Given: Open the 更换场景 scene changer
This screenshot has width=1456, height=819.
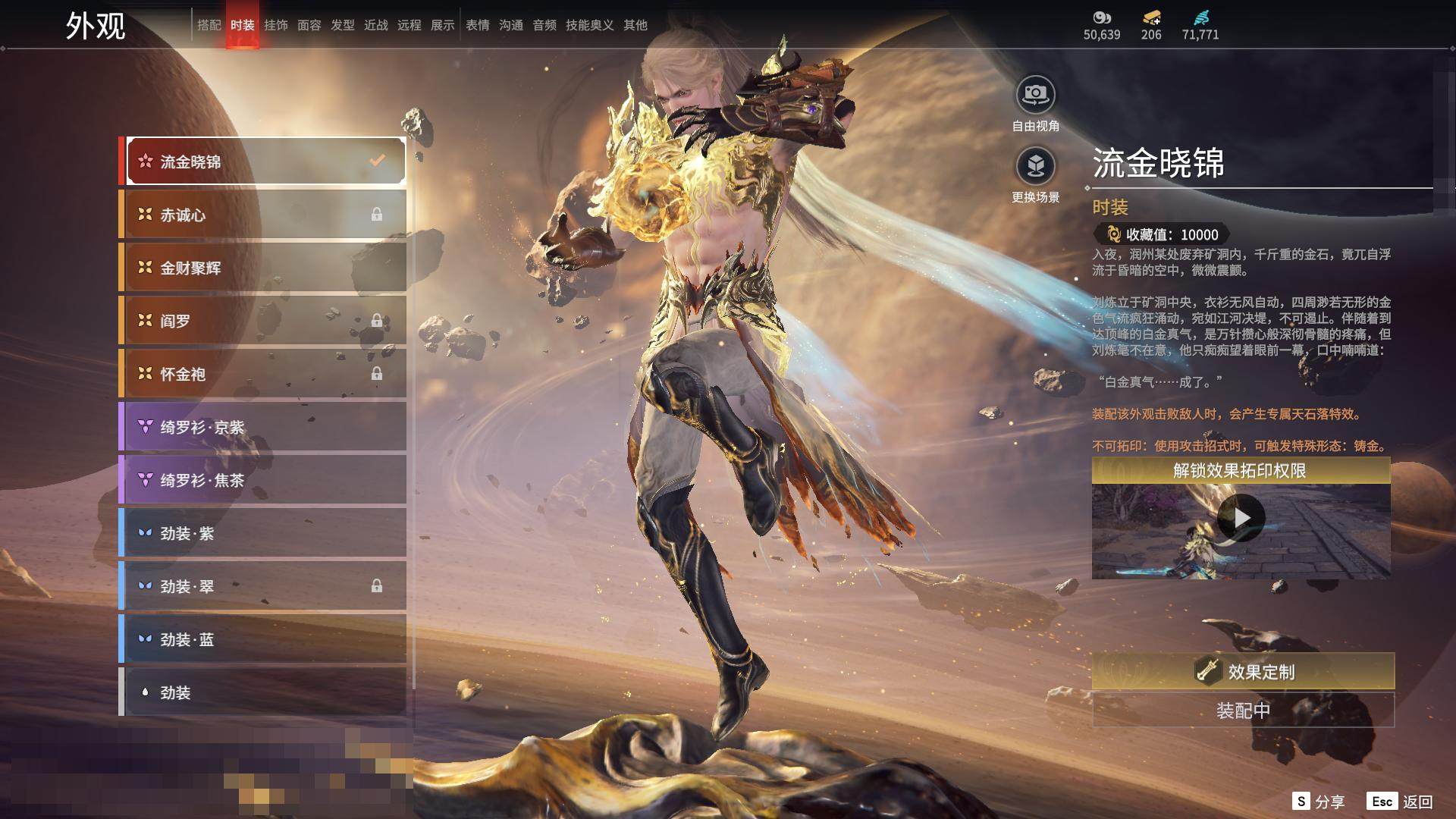Looking at the screenshot, I should pos(1035,165).
